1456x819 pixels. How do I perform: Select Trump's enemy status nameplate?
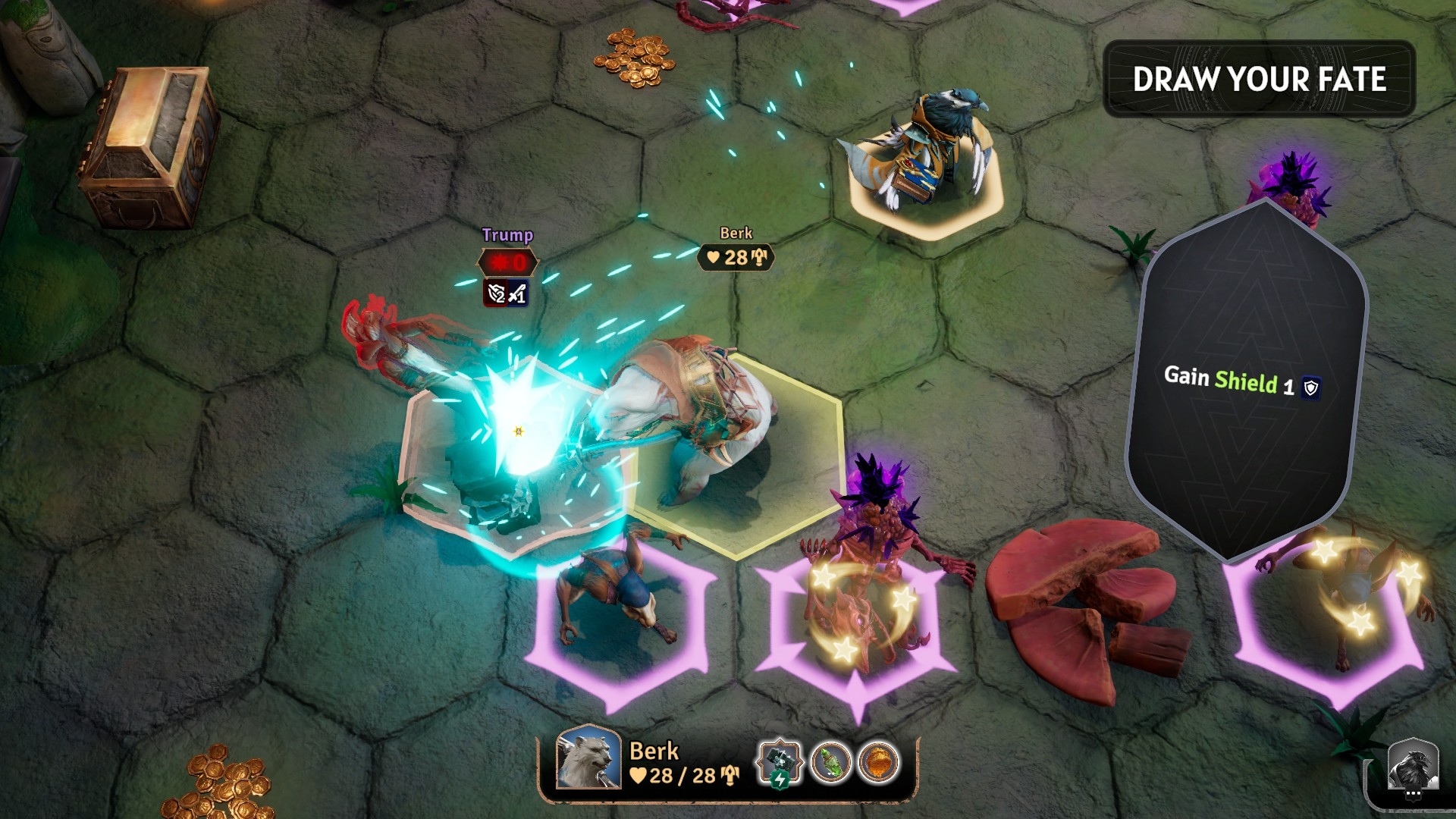tap(507, 263)
